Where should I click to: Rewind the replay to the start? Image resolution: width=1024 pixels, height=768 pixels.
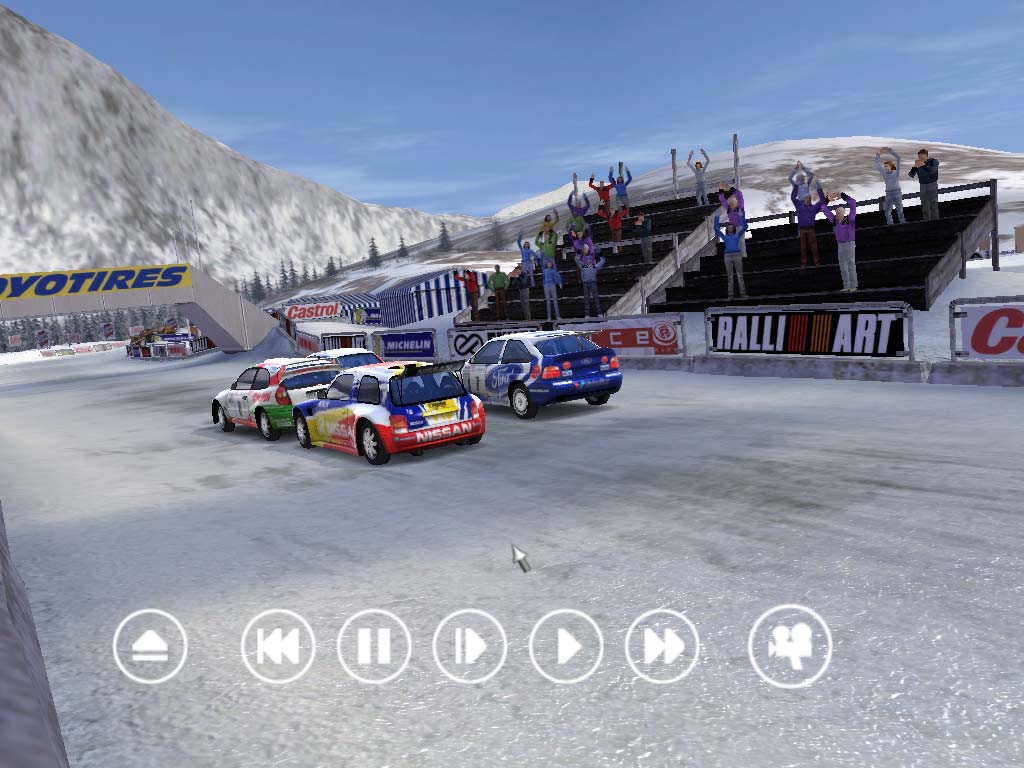coord(278,646)
